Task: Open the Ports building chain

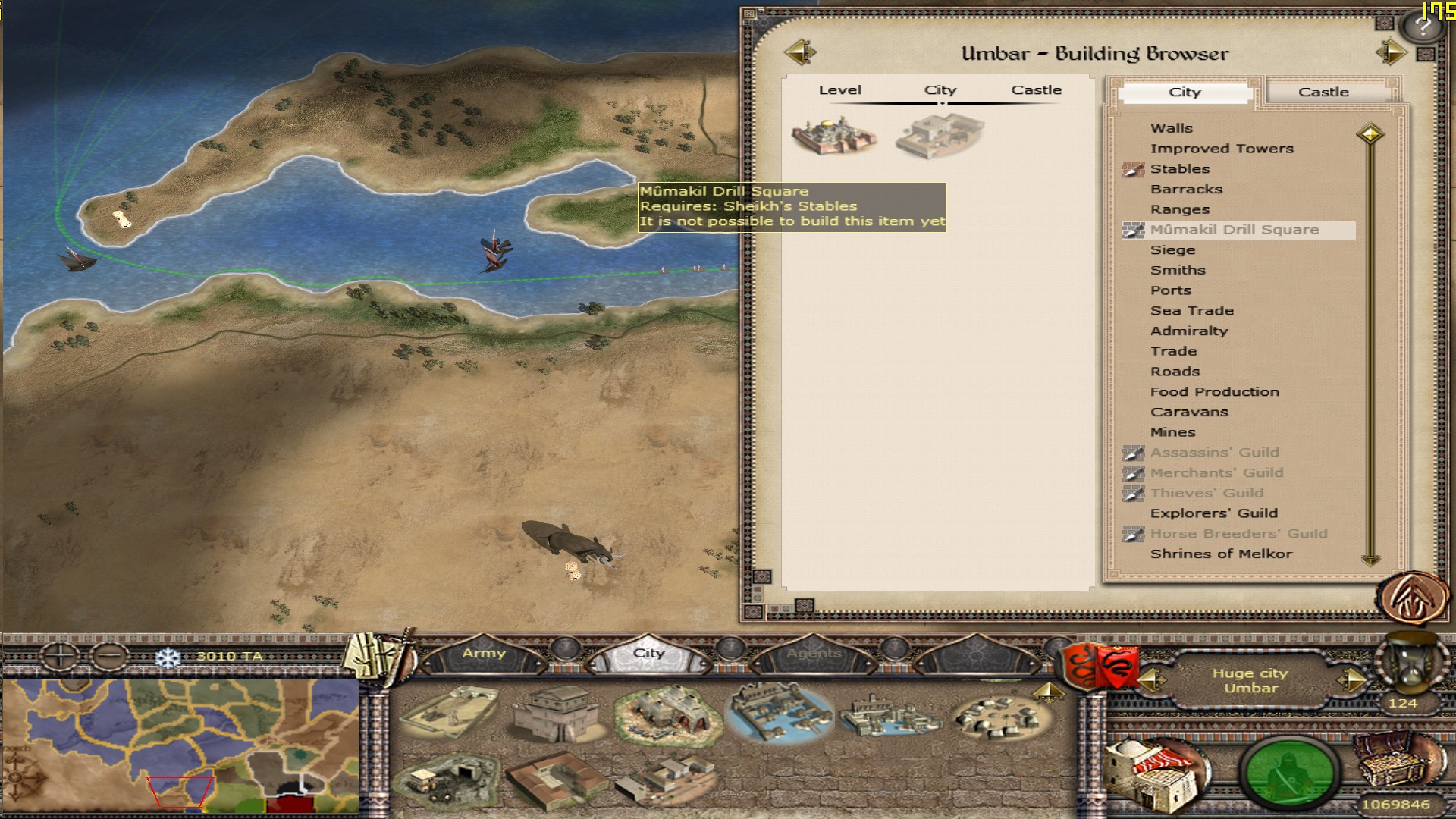Action: pos(1170,290)
